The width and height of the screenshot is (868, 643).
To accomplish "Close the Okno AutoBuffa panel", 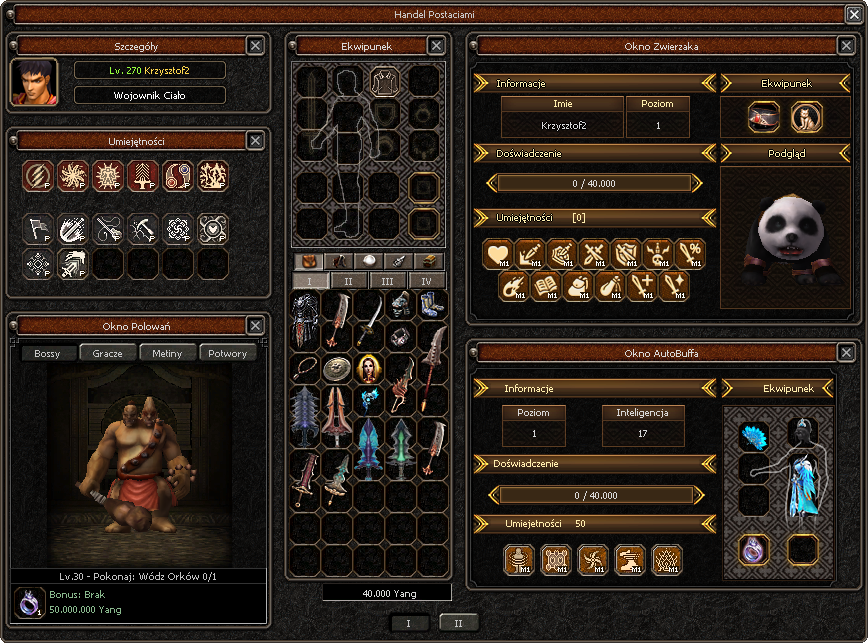I will (846, 352).
